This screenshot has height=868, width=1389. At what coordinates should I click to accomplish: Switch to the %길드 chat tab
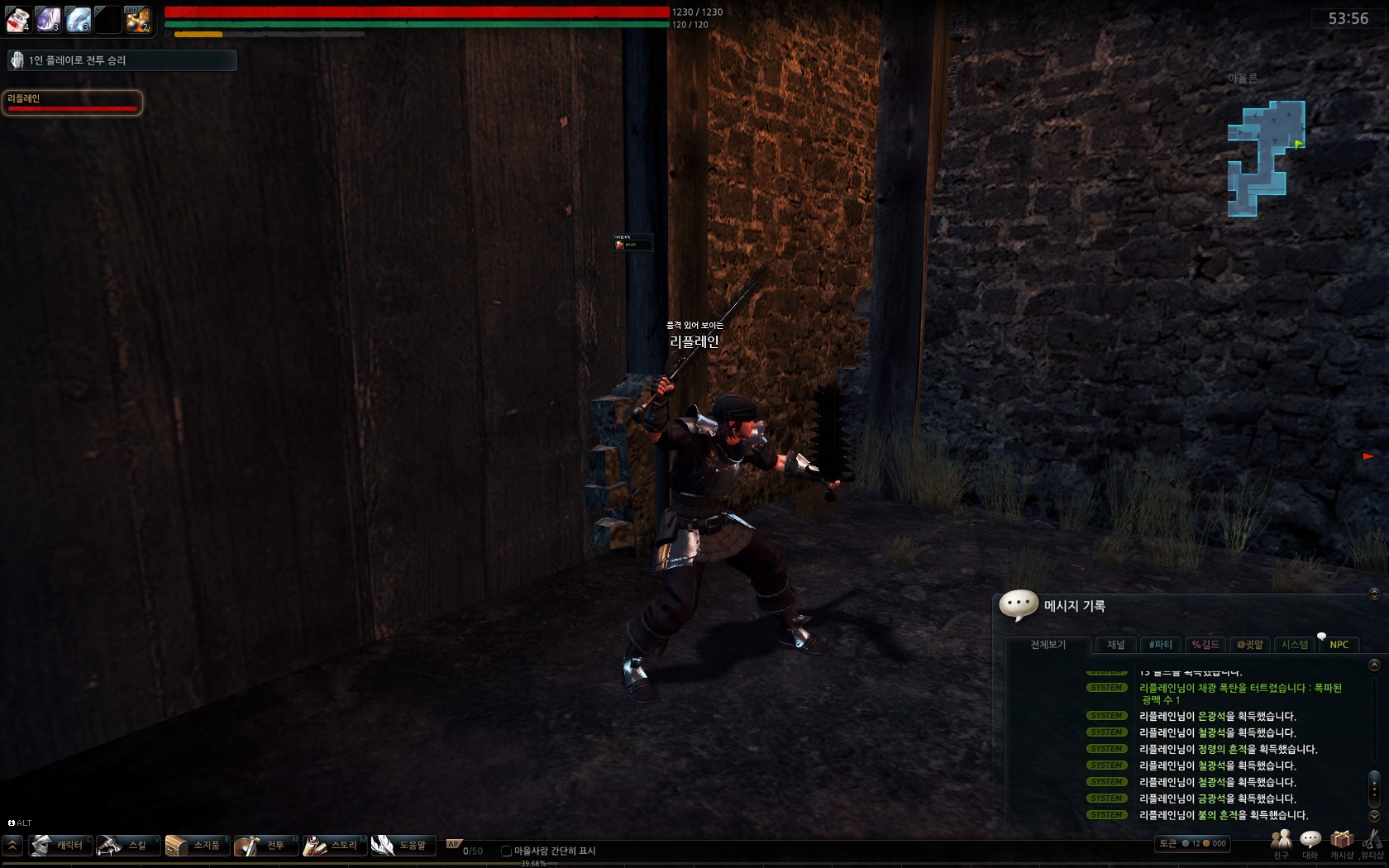[x=1205, y=645]
